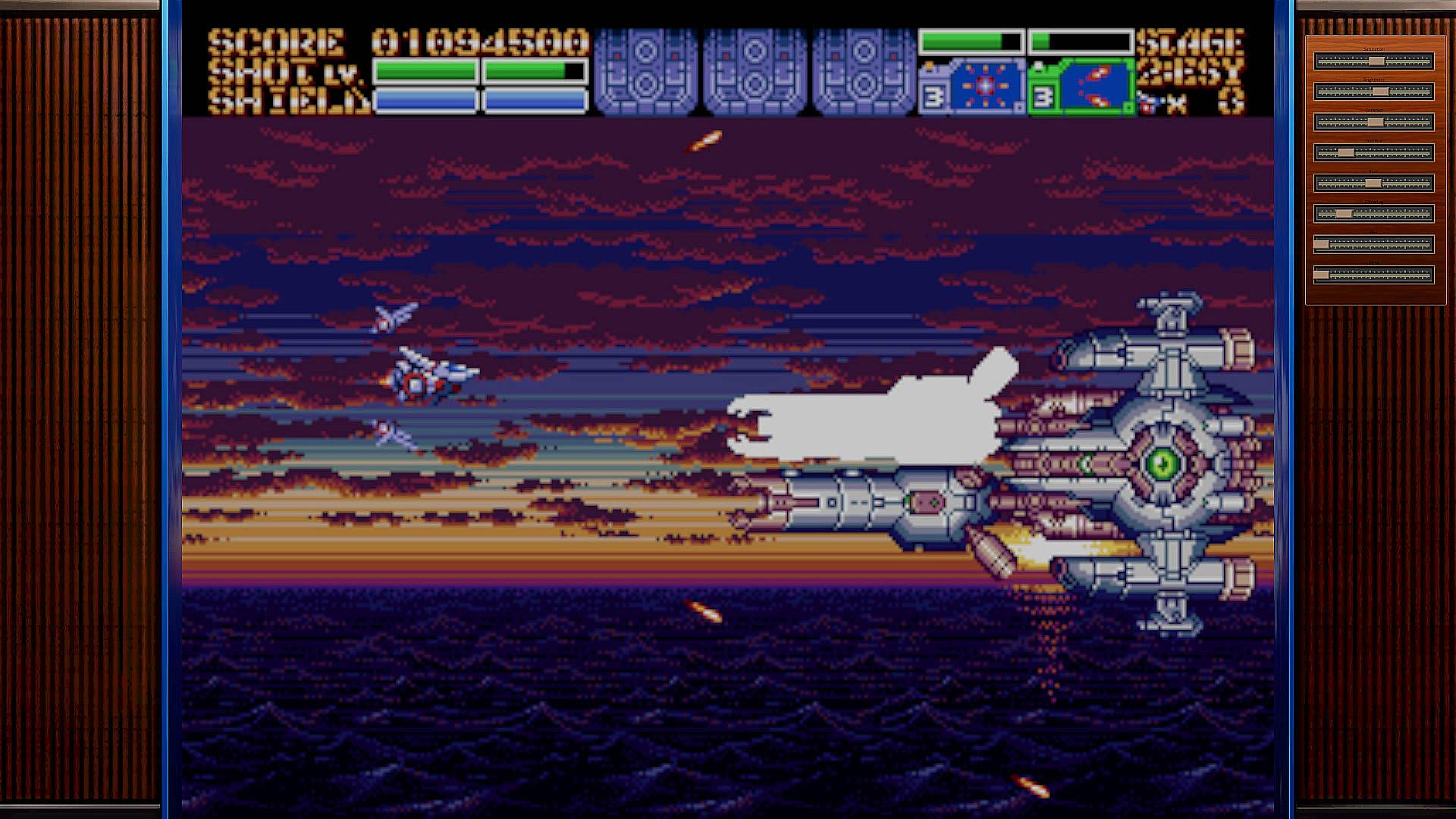Move the Hue slider
1456x819 pixels.
[x=1373, y=184]
